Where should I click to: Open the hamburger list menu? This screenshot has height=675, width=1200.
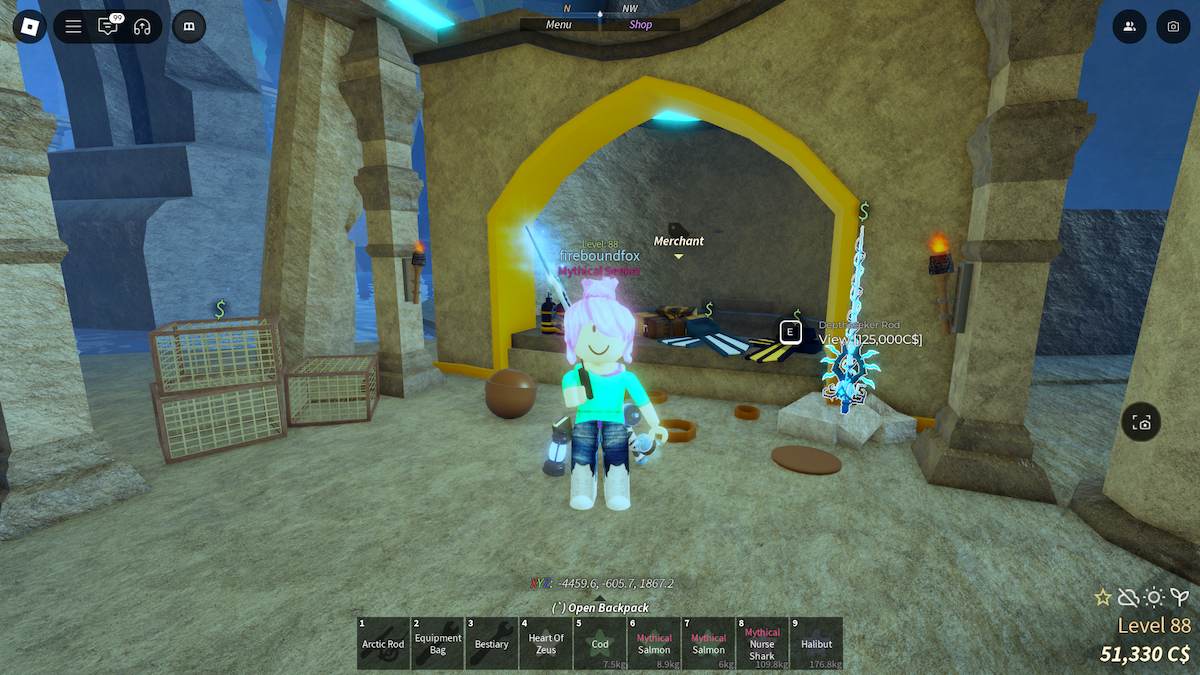pyautogui.click(x=73, y=27)
